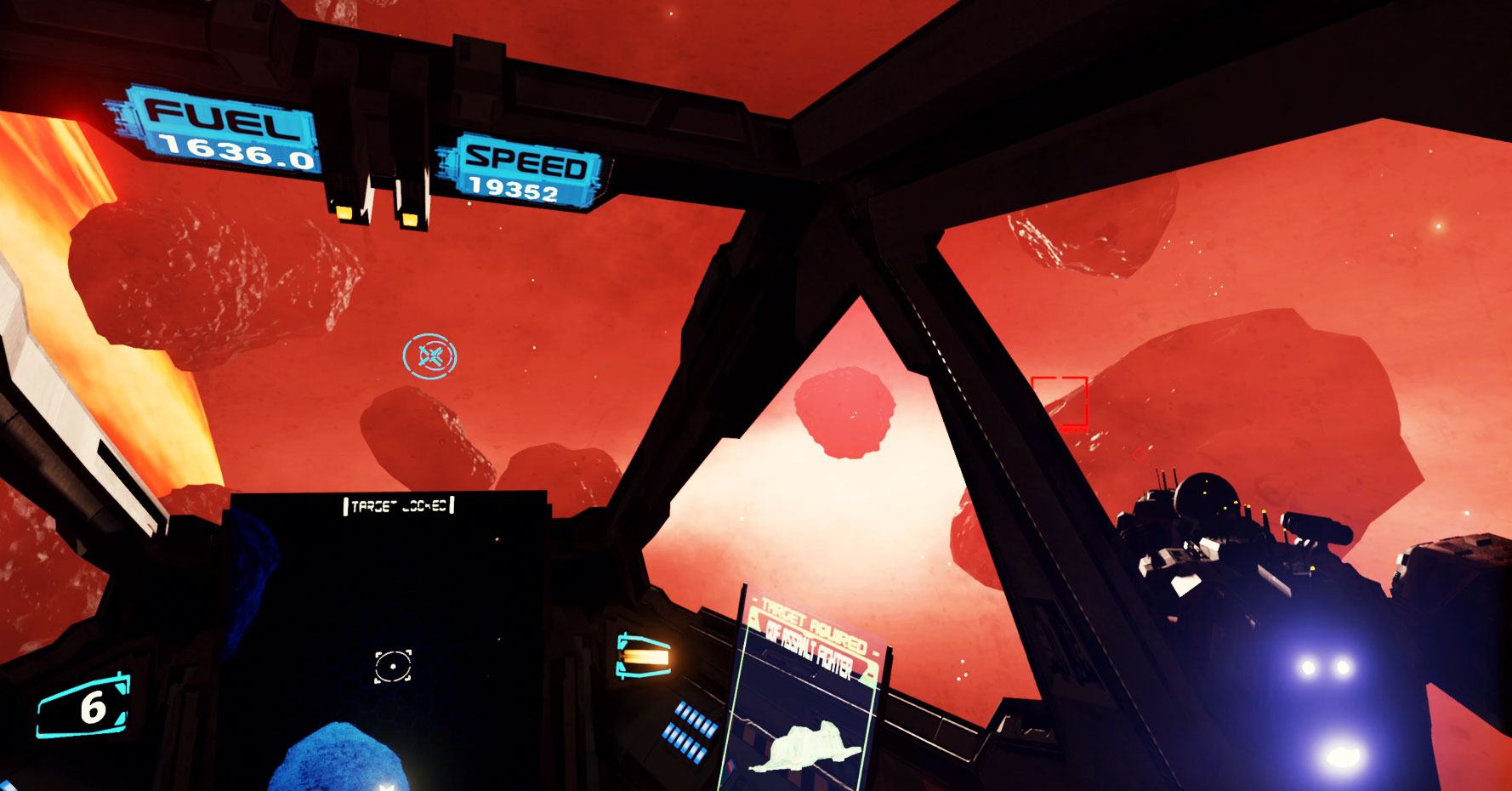Select the blue circular target marker
This screenshot has height=791, width=1512.
tap(429, 356)
